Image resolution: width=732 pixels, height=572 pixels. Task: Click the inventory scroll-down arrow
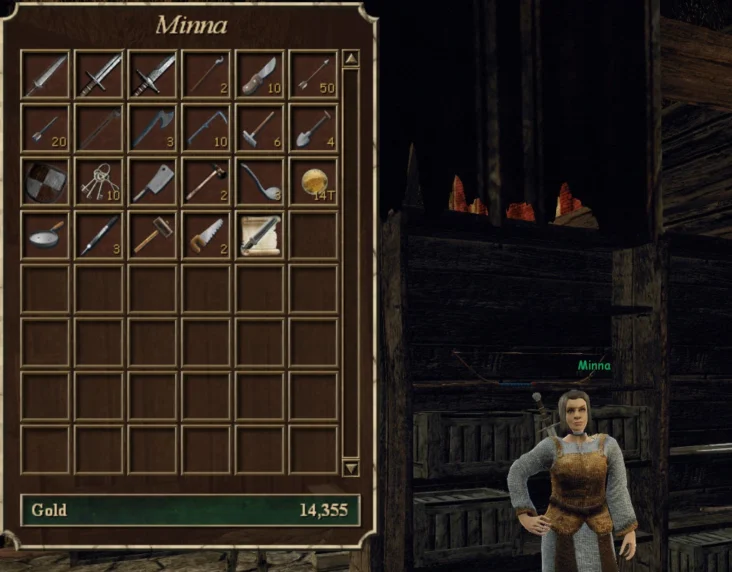coord(350,467)
